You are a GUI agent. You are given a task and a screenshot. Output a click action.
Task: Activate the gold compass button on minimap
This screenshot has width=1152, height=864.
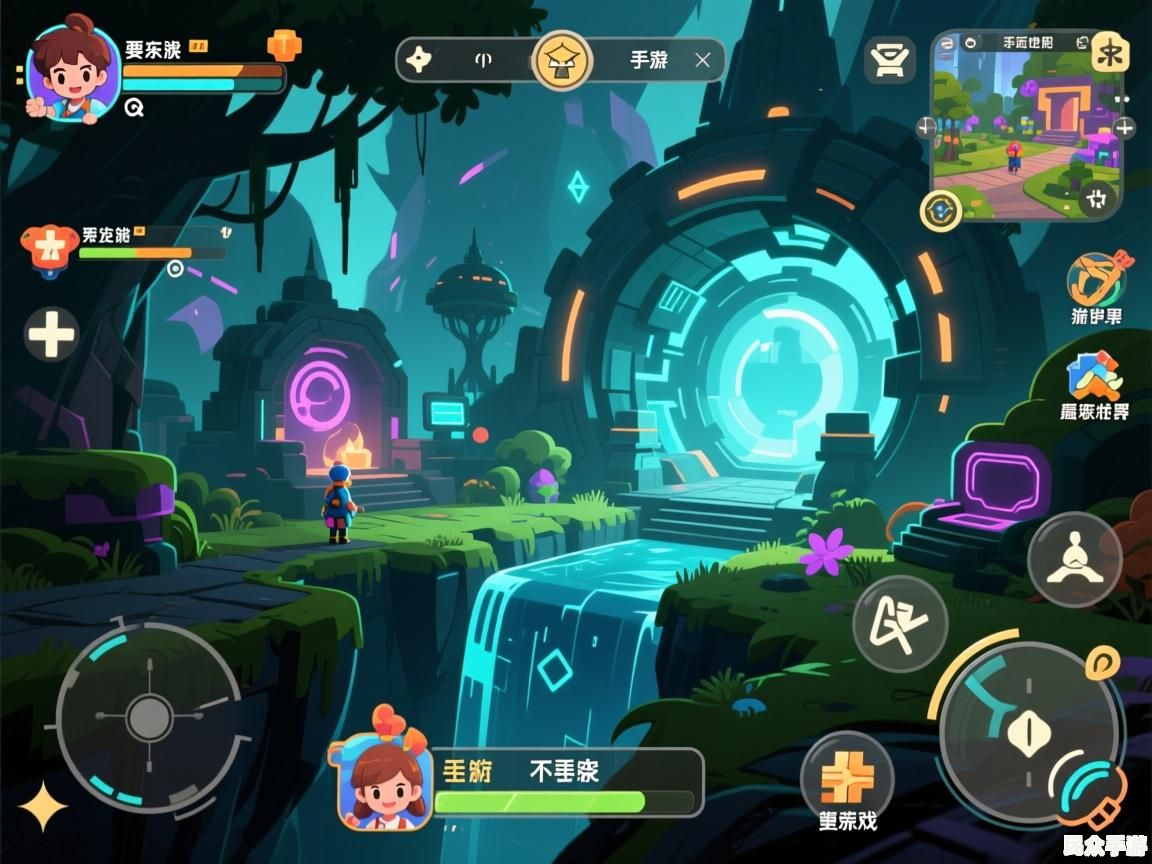pyautogui.click(x=940, y=210)
